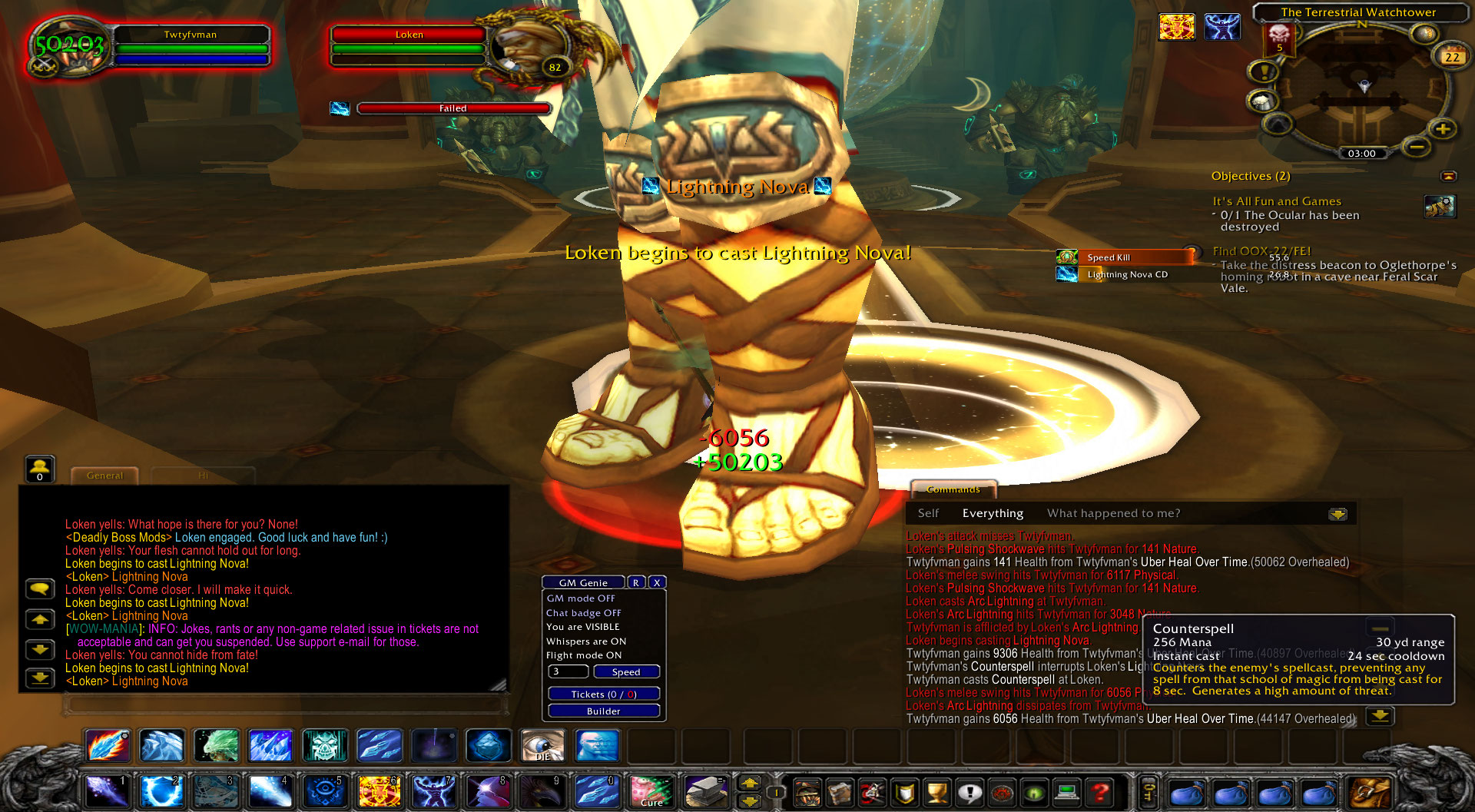Viewport: 1475px width, 812px height.
Task: Click the green skull decurse spell icon
Action: click(x=323, y=745)
